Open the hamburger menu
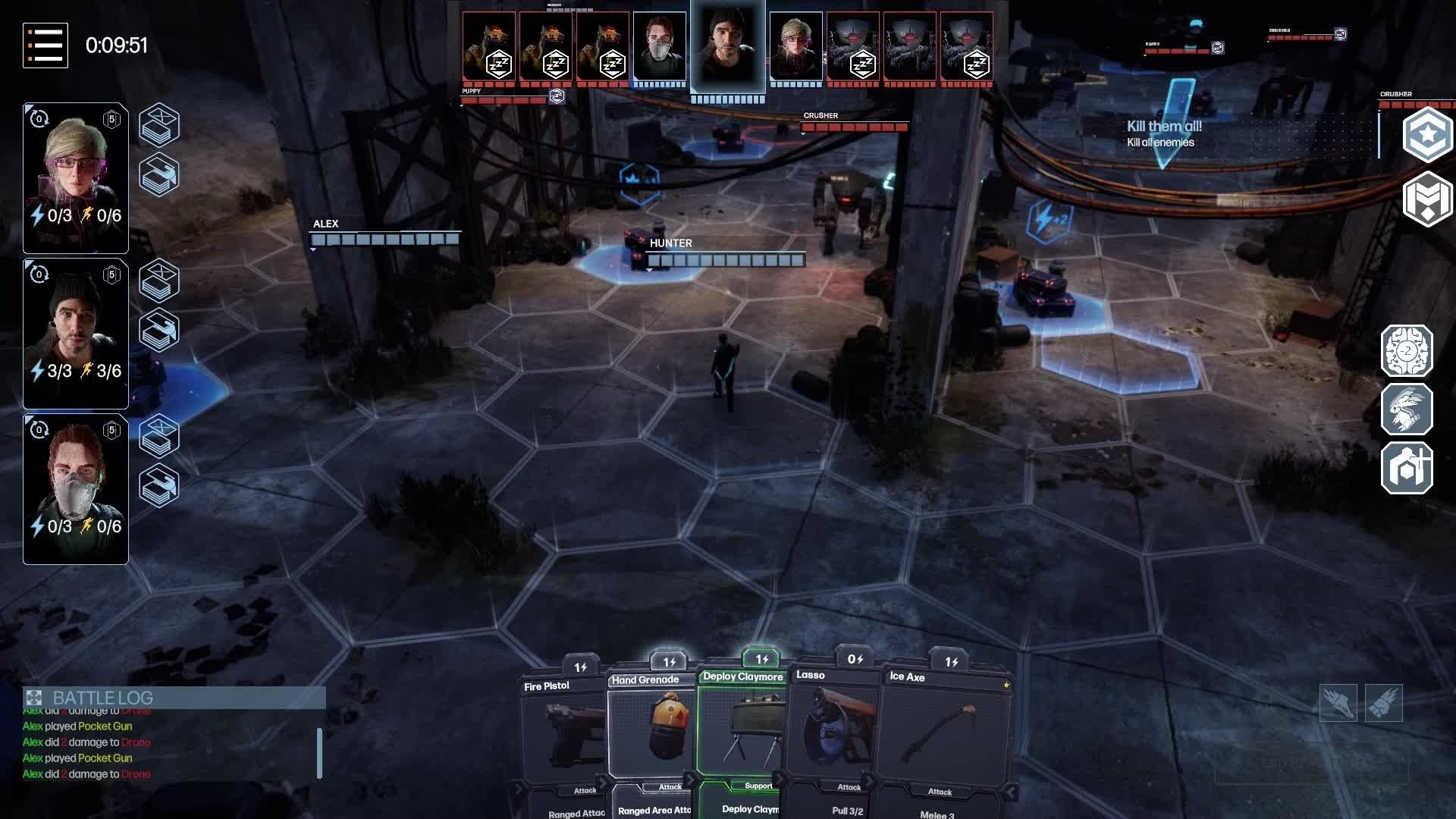The image size is (1456, 819). 45,45
